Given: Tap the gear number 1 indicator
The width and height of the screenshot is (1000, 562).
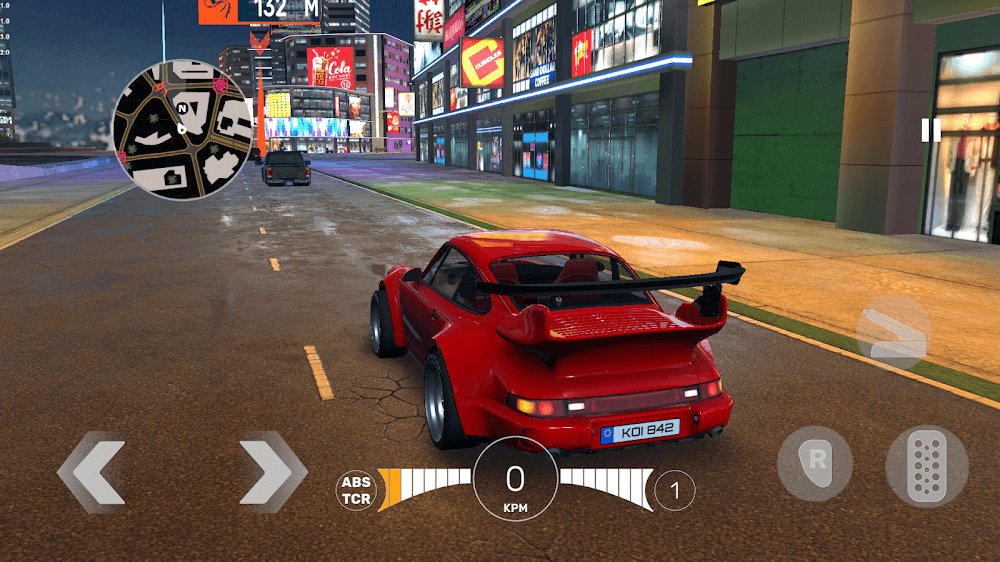Looking at the screenshot, I should click(675, 490).
